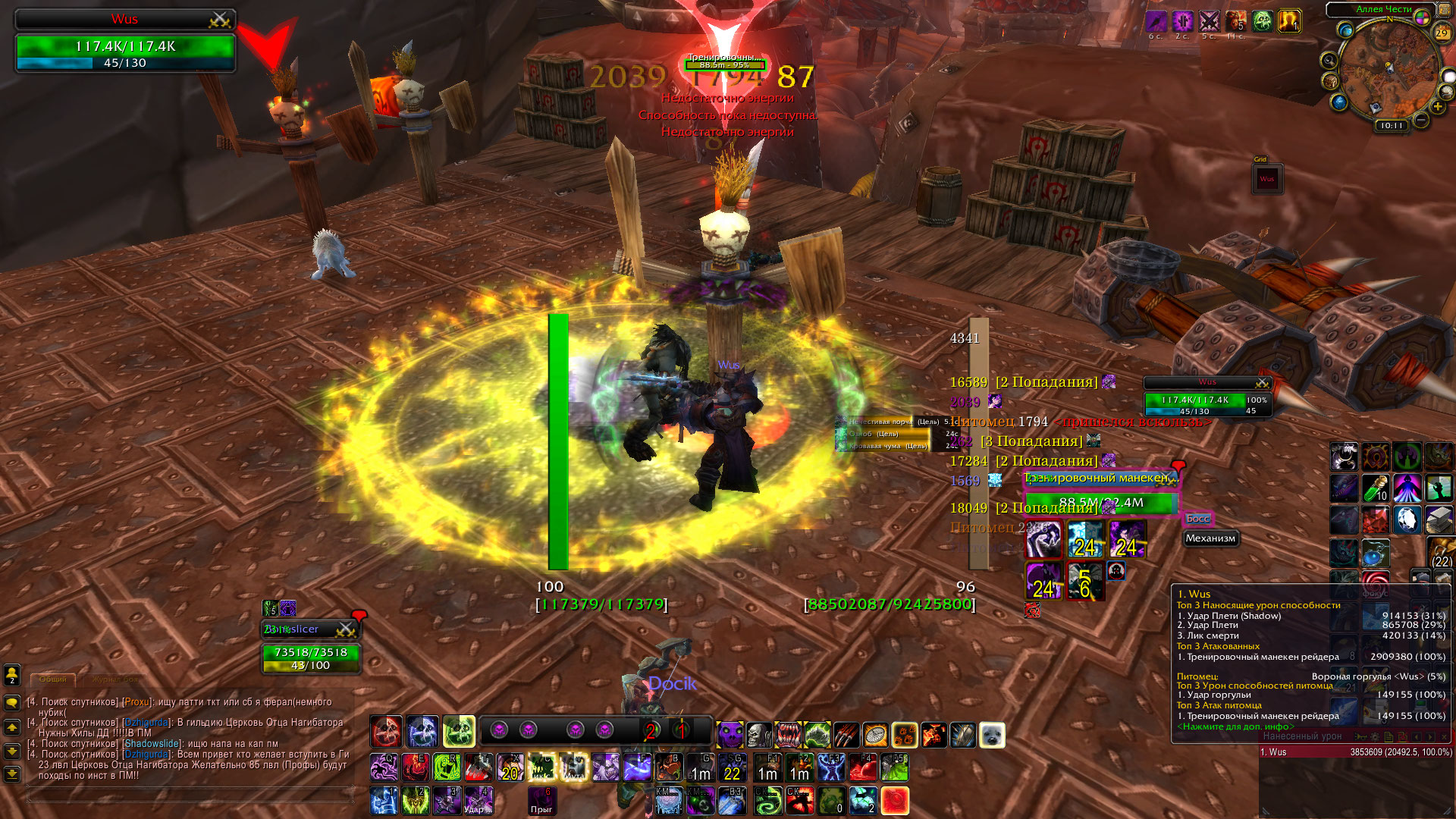The height and width of the screenshot is (819, 1456).
Task: Activate the Прыг ability button
Action: pos(541,801)
